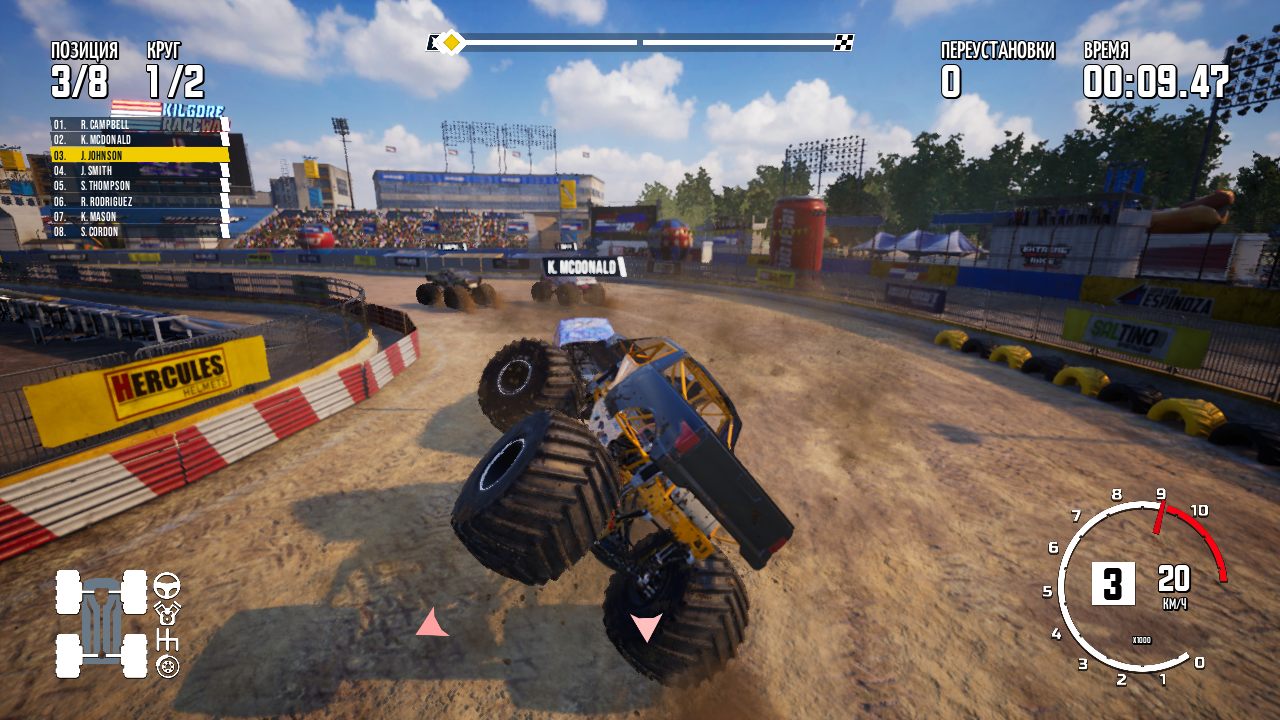Select the yellow player marker on progress bar
This screenshot has height=720, width=1280.
click(x=452, y=42)
